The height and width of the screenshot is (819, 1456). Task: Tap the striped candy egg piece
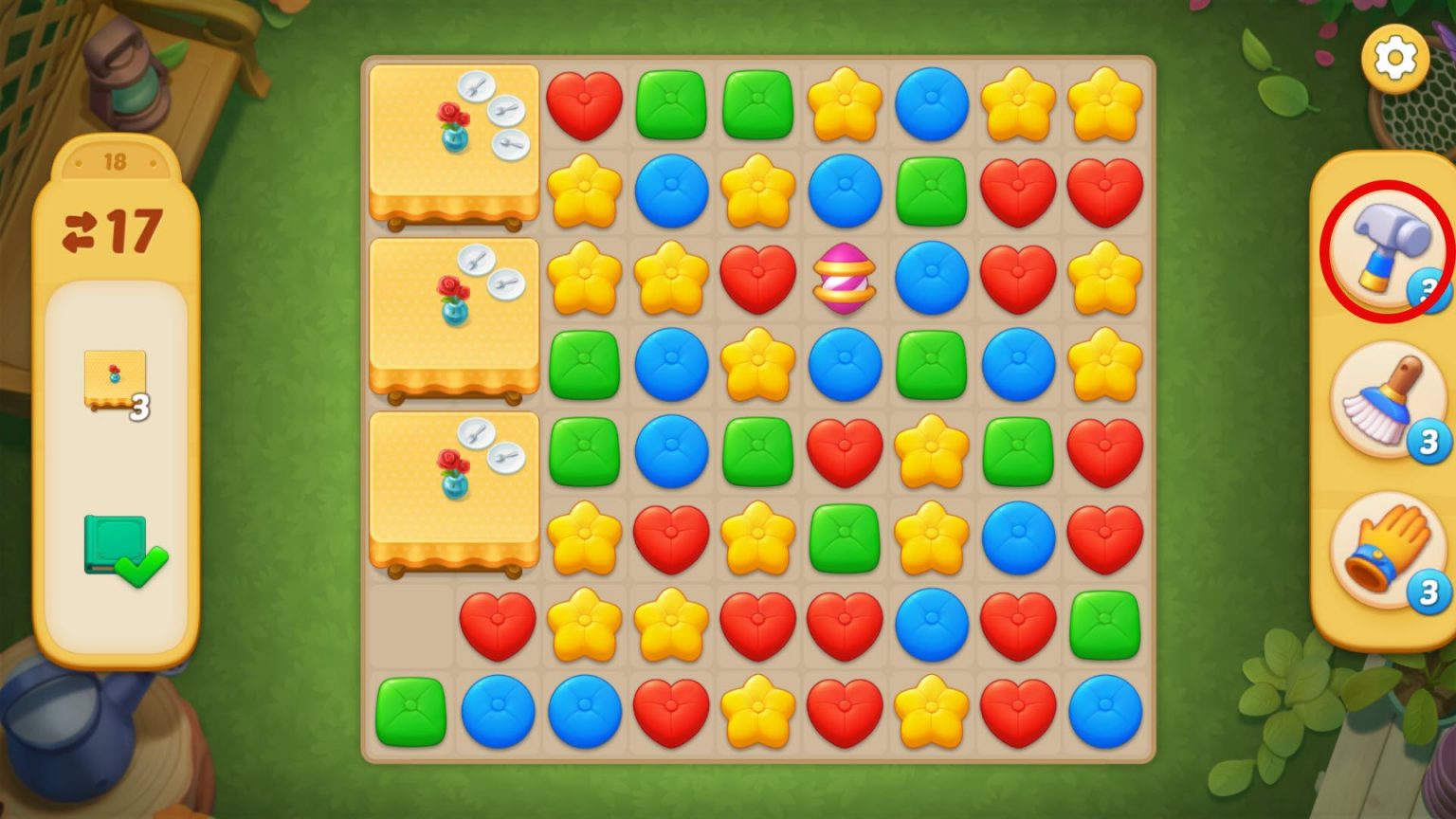[x=843, y=278]
